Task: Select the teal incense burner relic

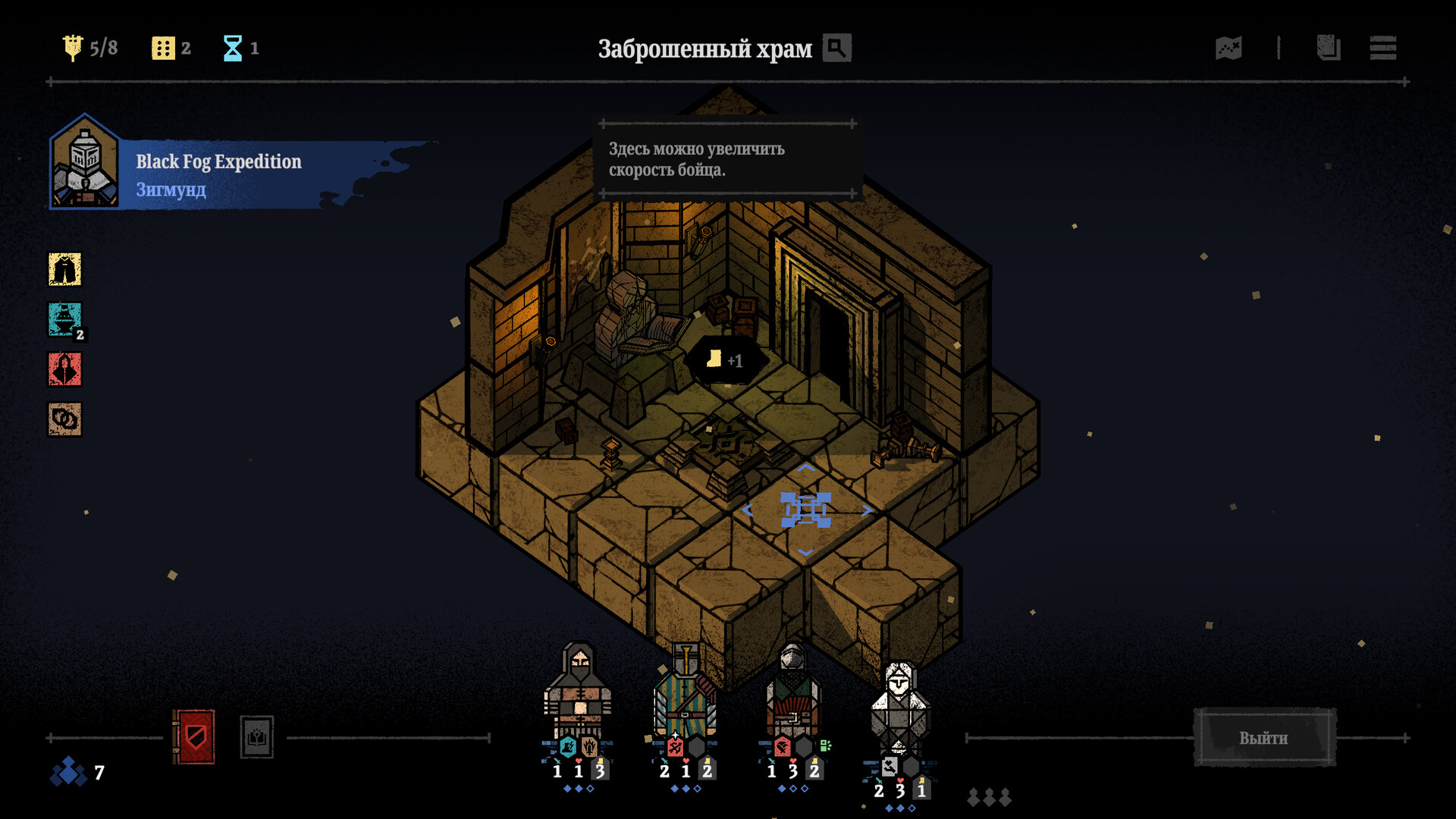Action: pyautogui.click(x=65, y=319)
